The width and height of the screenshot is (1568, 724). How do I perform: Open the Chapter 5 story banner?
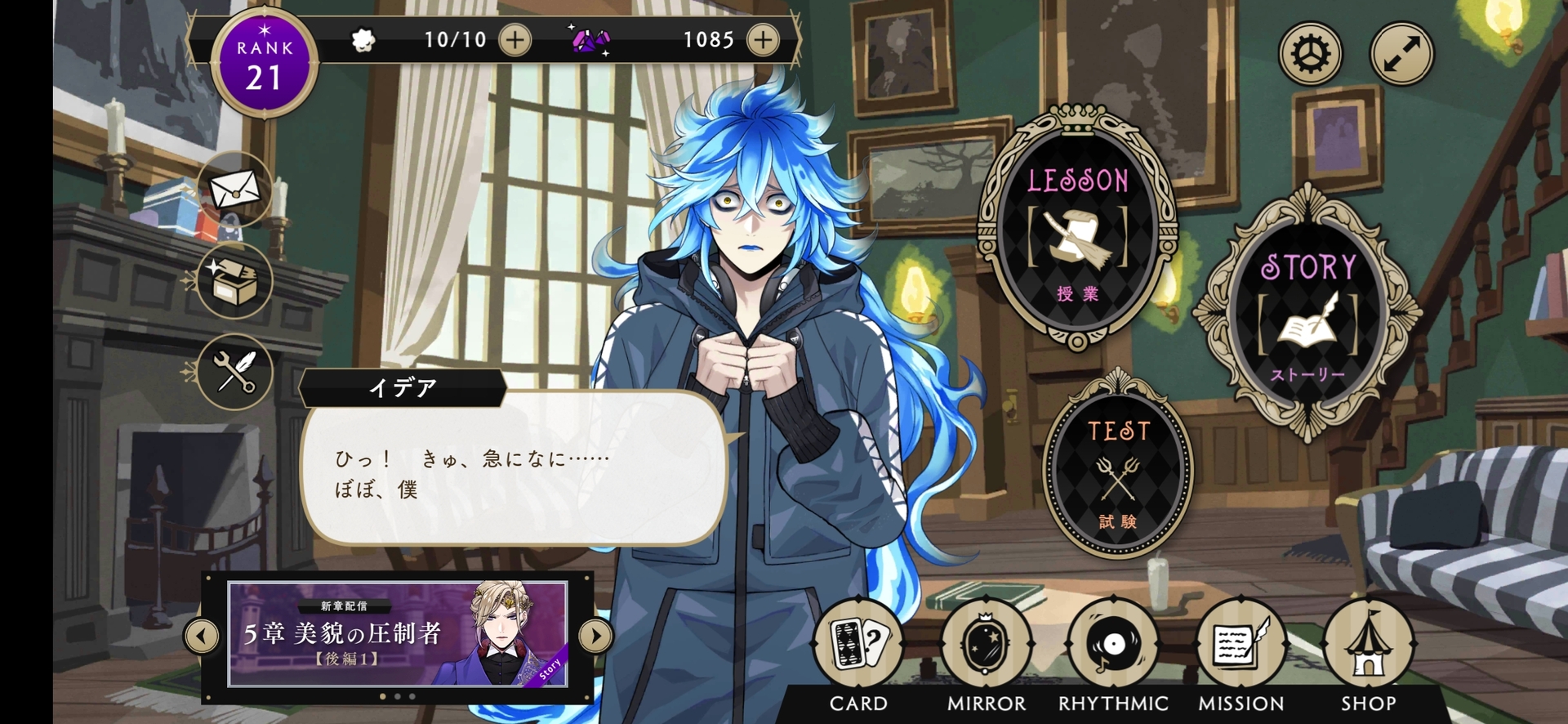(x=398, y=634)
